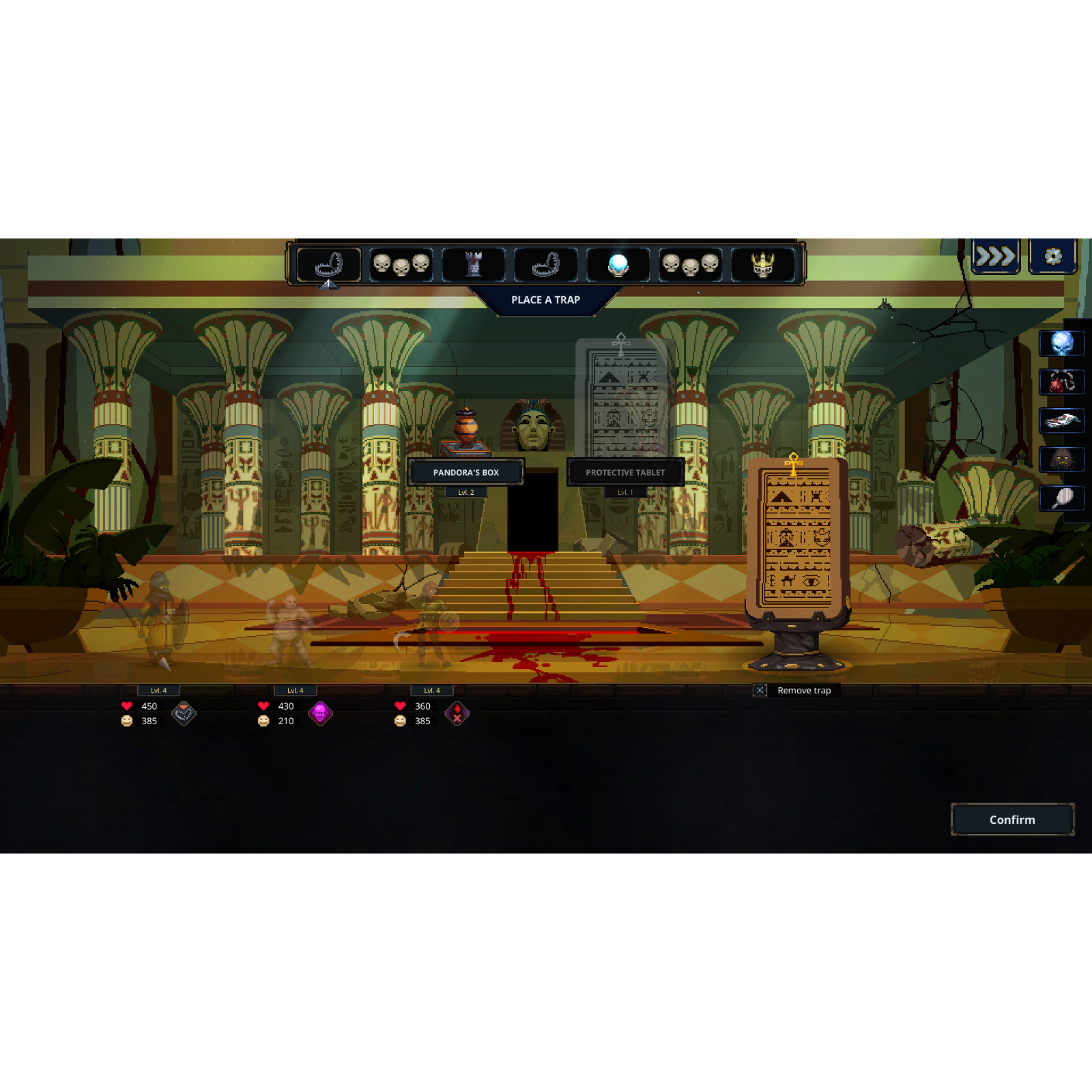The height and width of the screenshot is (1092, 1092).
Task: Expand the Lvl. 2 badge under Pandora's Box
Action: (466, 491)
